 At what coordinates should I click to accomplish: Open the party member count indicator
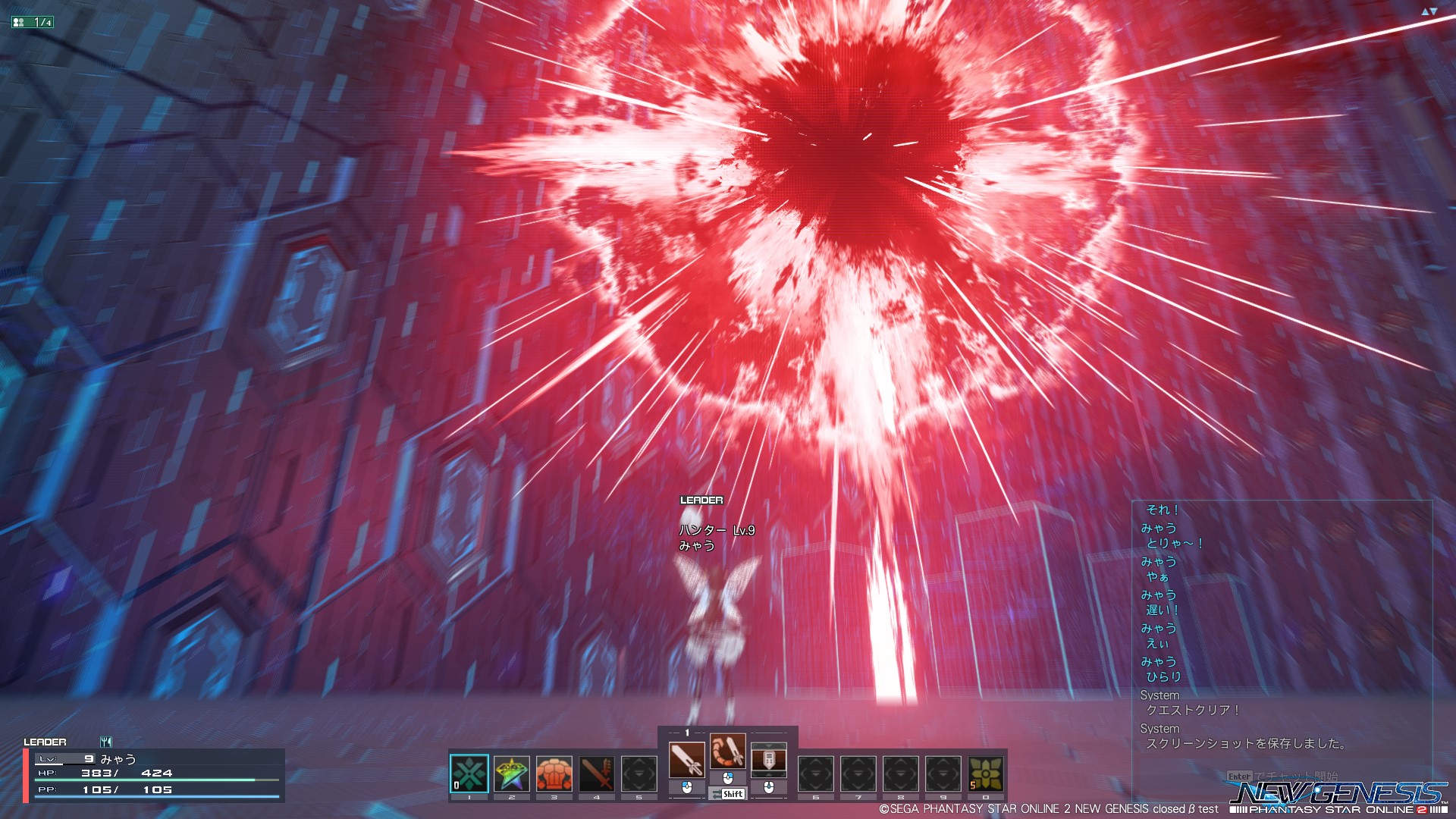click(x=33, y=22)
